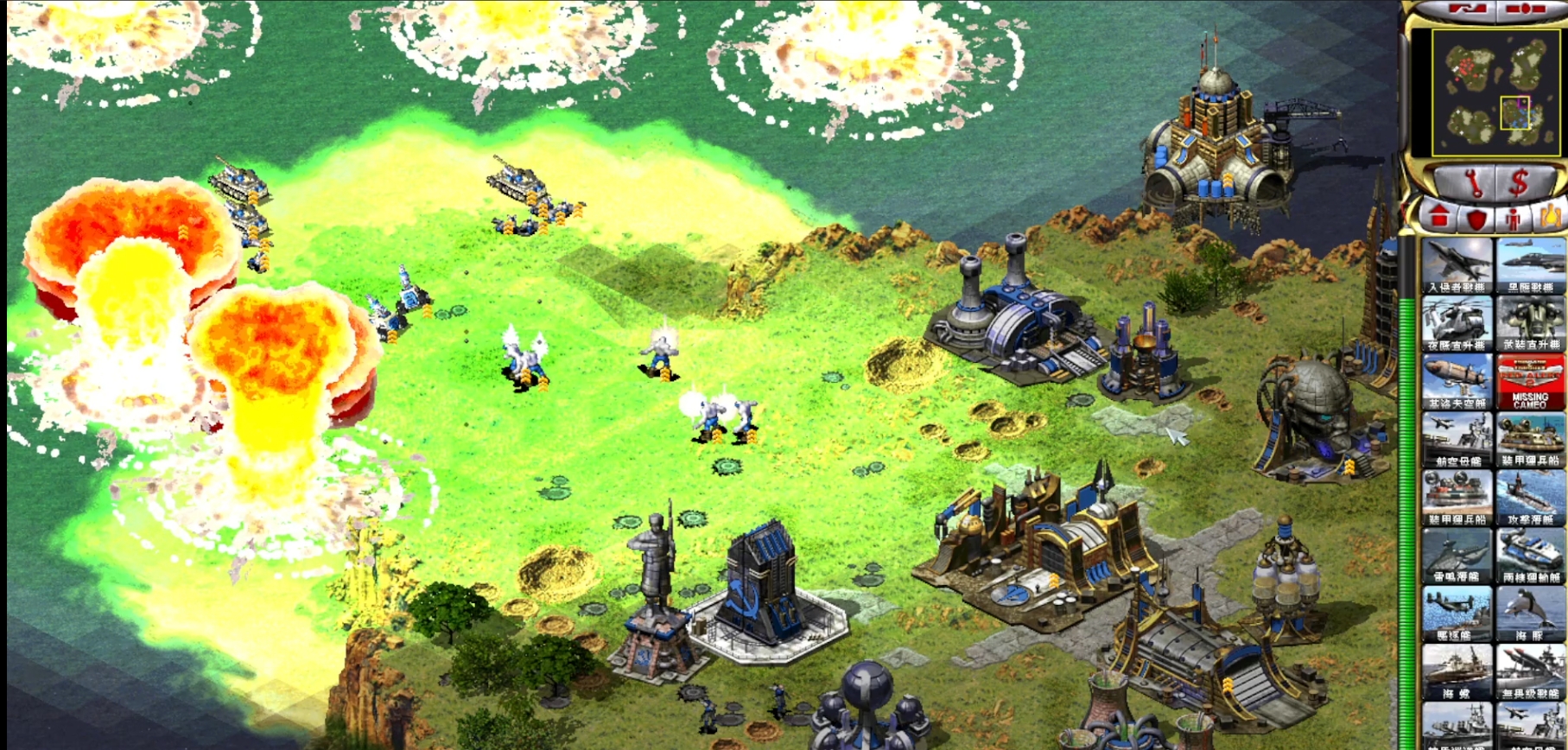Screen dimensions: 1568x750
Task: Queue a Black Eagle jet (黑鷹戰機)
Action: coord(1531,265)
